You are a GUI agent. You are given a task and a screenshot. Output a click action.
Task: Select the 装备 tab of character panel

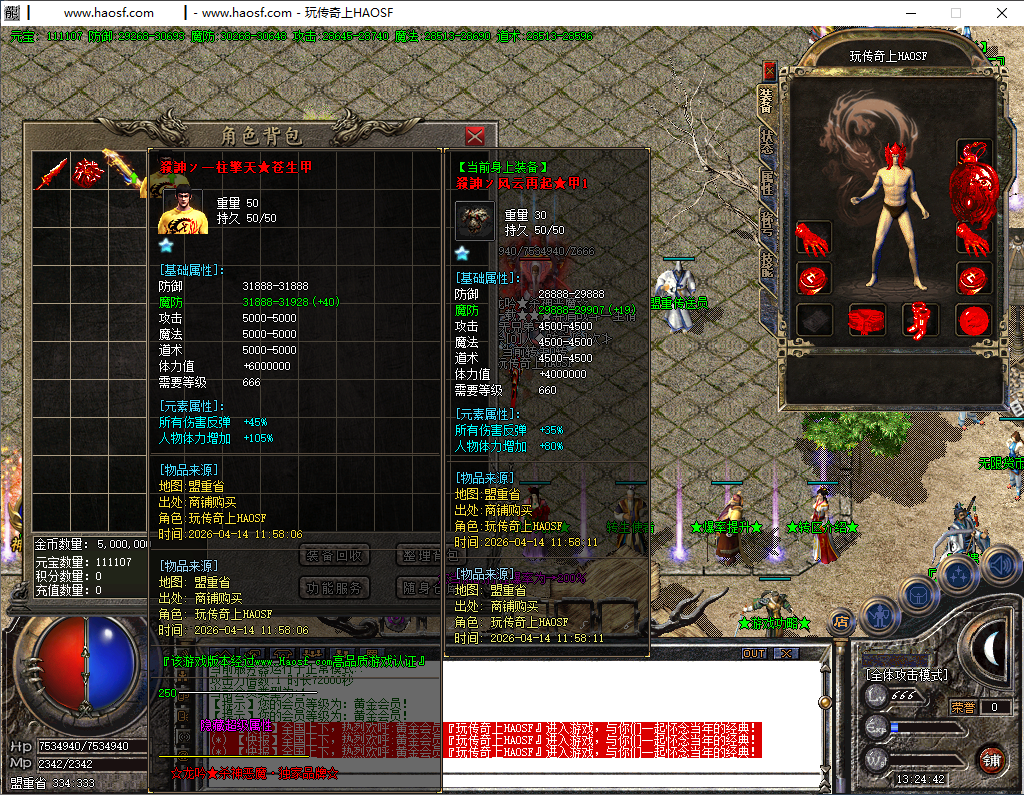pos(767,101)
